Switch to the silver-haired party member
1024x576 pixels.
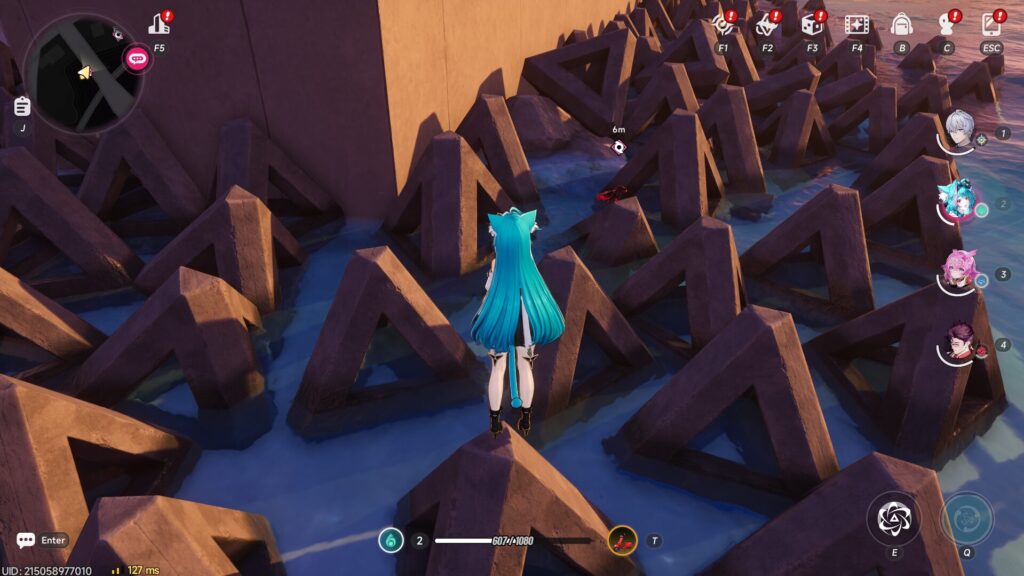point(961,131)
